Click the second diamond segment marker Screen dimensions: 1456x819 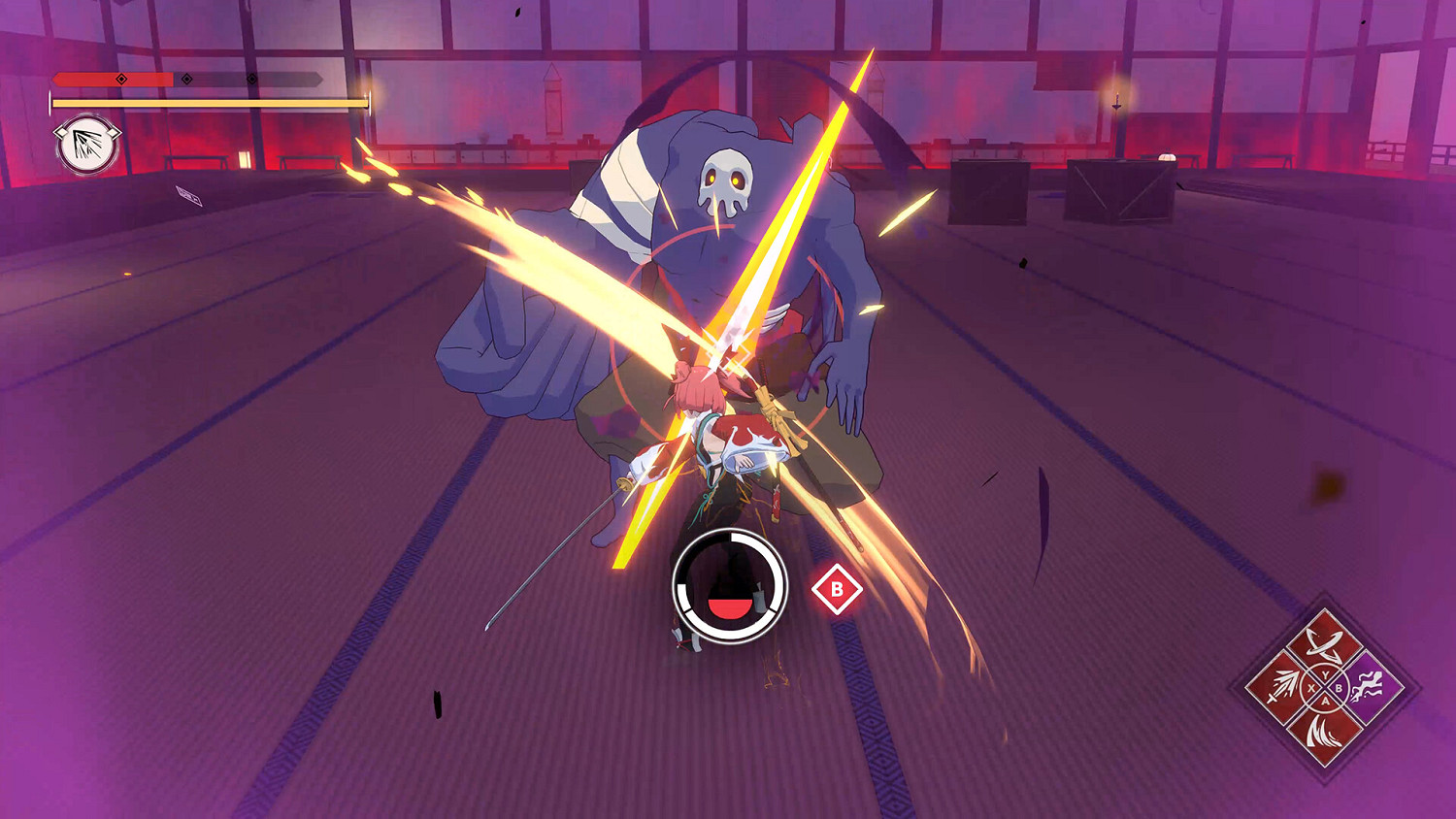click(186, 80)
